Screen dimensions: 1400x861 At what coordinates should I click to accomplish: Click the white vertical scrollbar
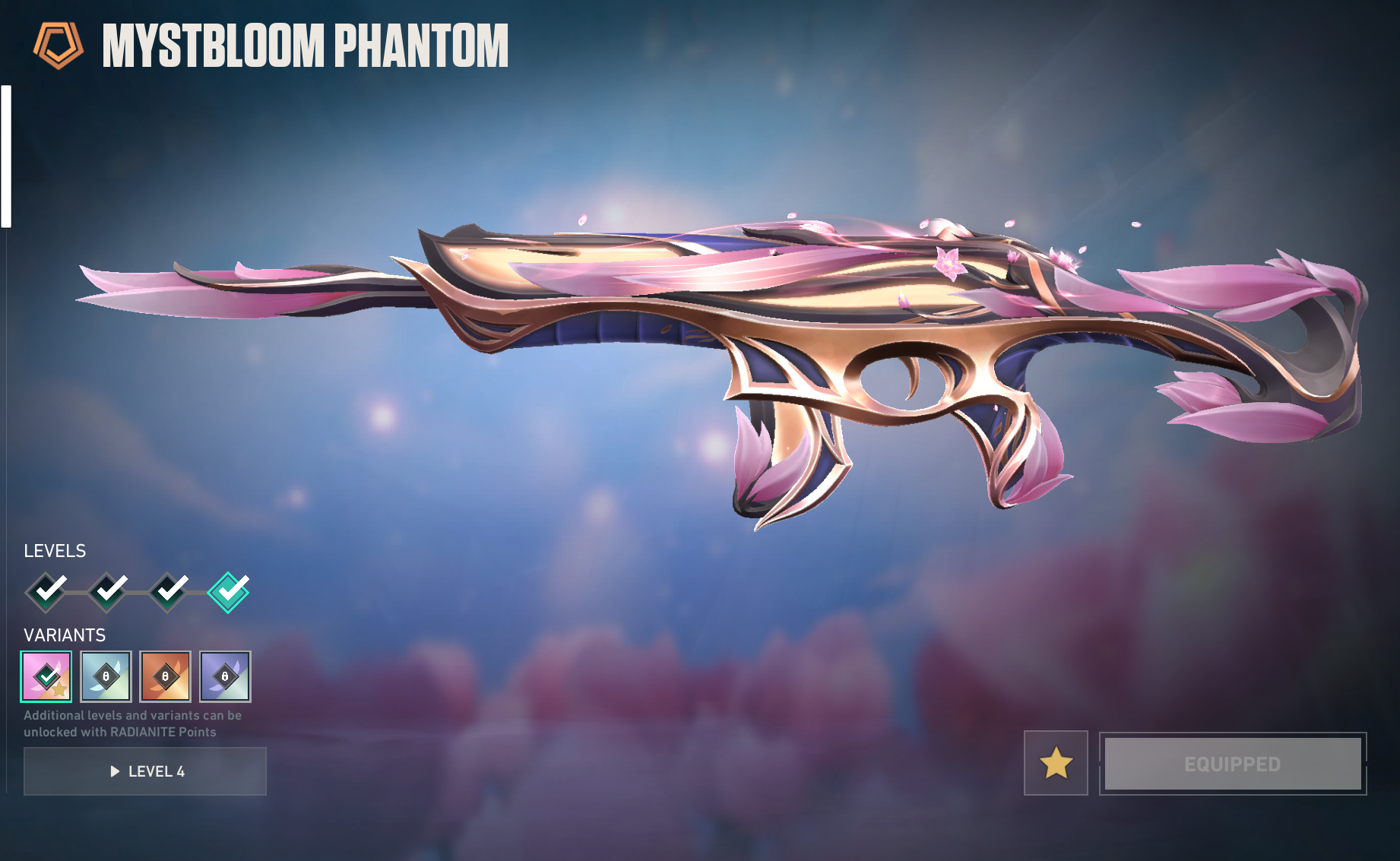coord(6,157)
